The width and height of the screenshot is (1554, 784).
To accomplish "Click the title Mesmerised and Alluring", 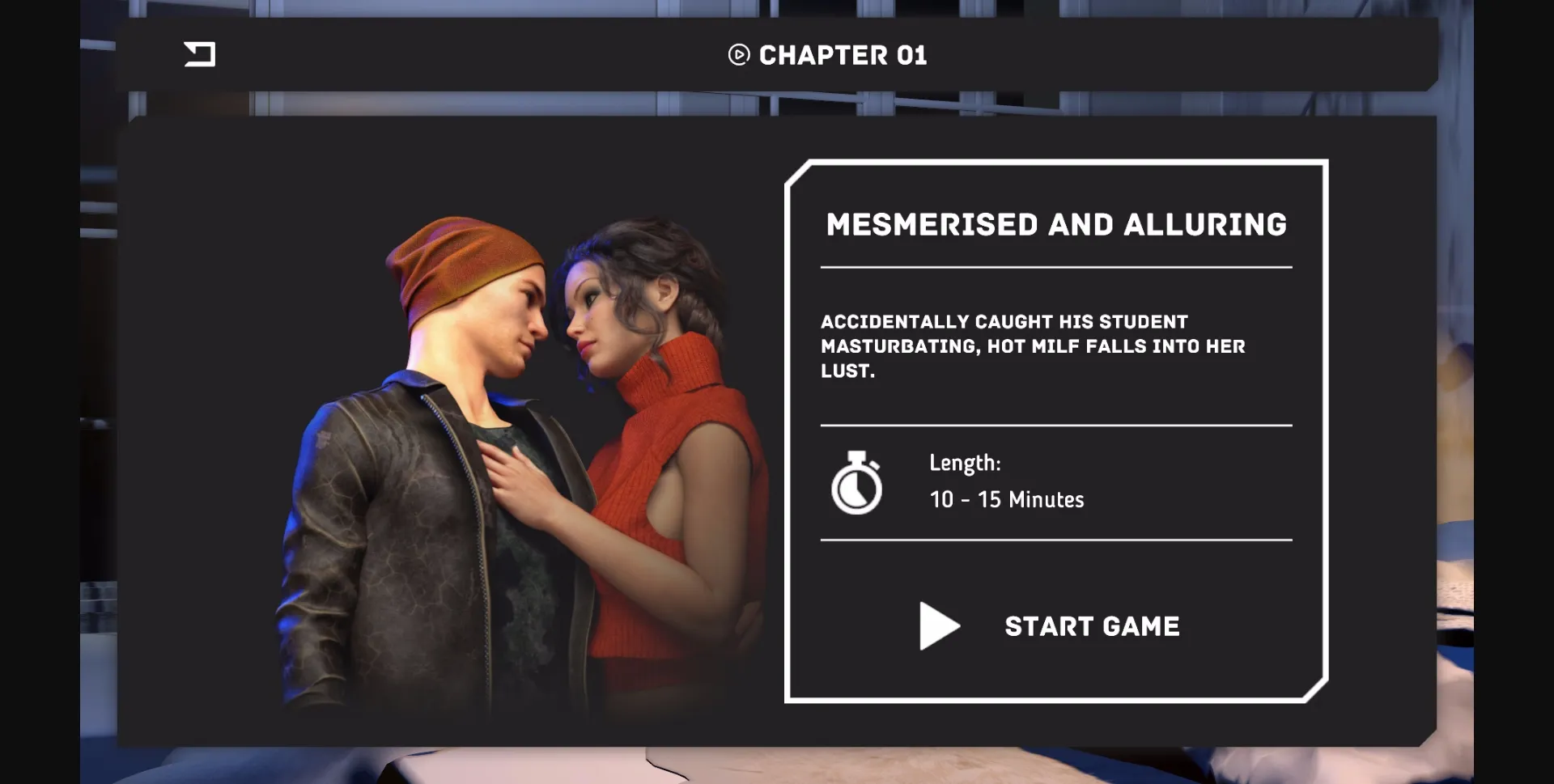I will (x=1056, y=225).
